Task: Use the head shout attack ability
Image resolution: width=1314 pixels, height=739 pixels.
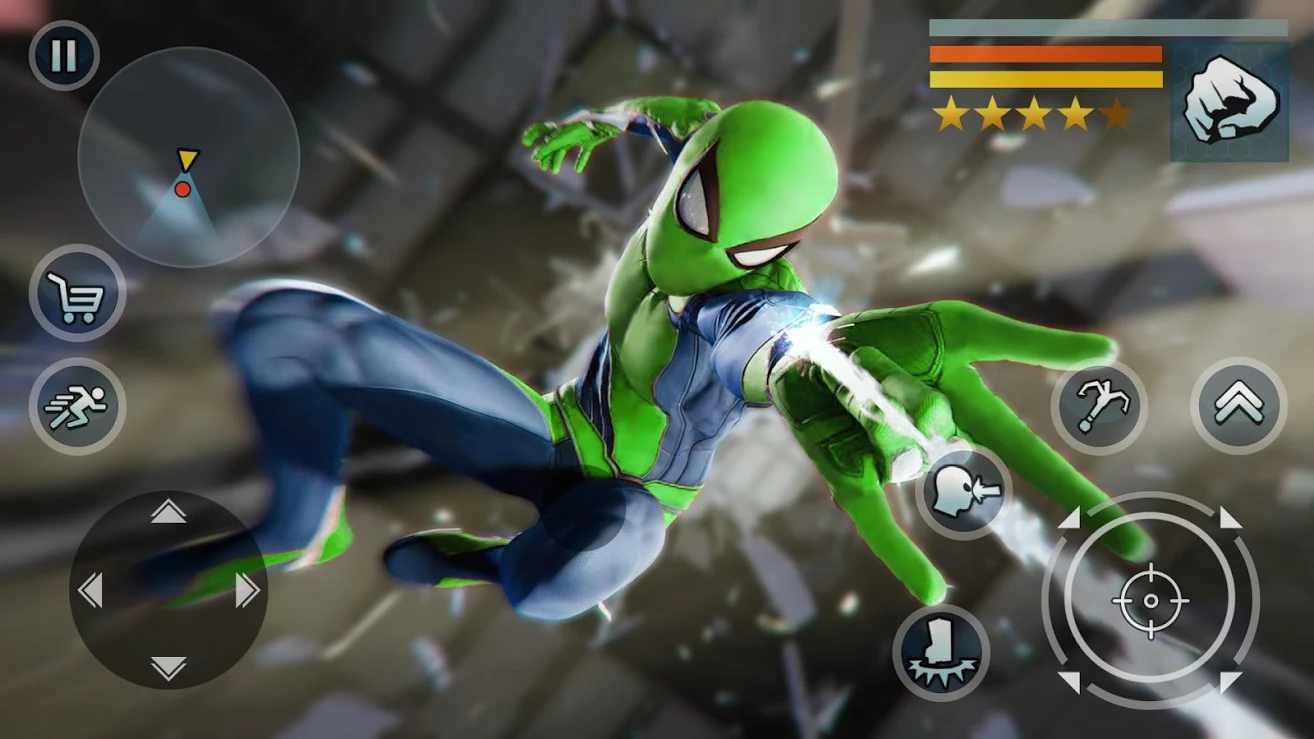Action: tap(963, 492)
